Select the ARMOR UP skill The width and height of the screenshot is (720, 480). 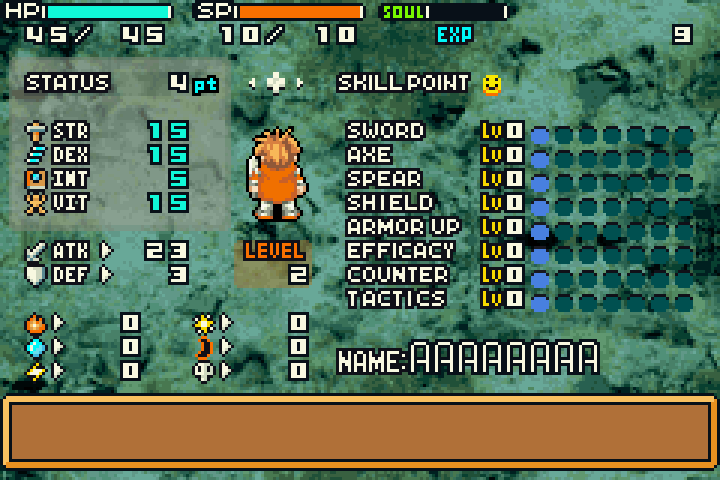click(403, 227)
